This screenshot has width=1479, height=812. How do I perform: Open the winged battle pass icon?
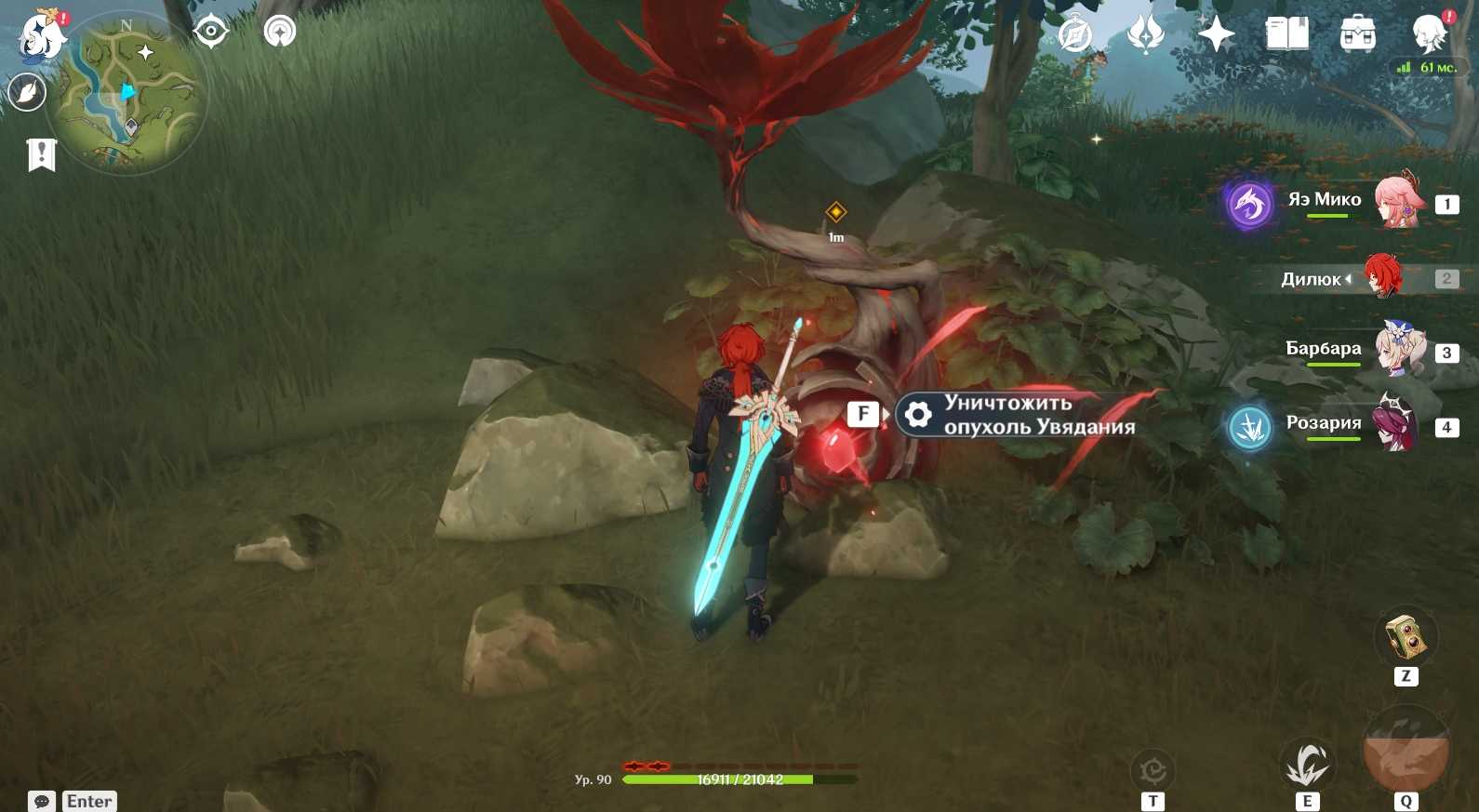pyautogui.click(x=1145, y=35)
